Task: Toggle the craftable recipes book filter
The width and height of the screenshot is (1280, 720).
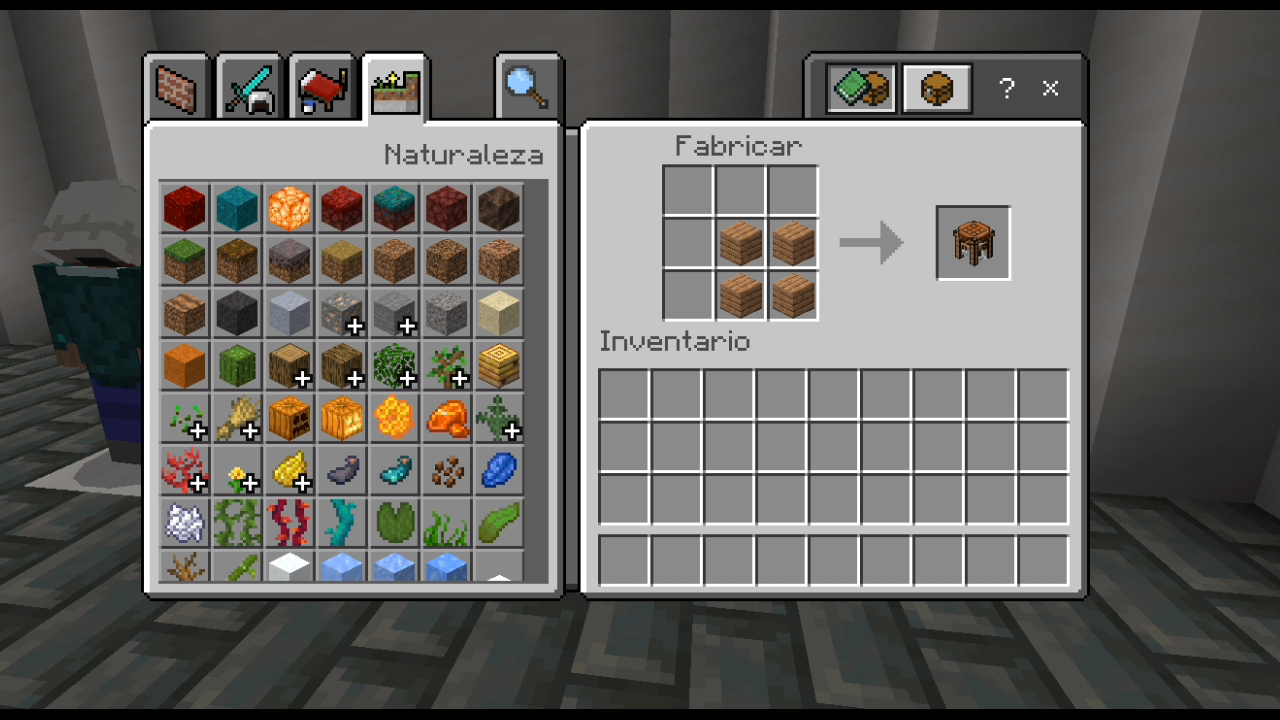Action: click(x=860, y=88)
